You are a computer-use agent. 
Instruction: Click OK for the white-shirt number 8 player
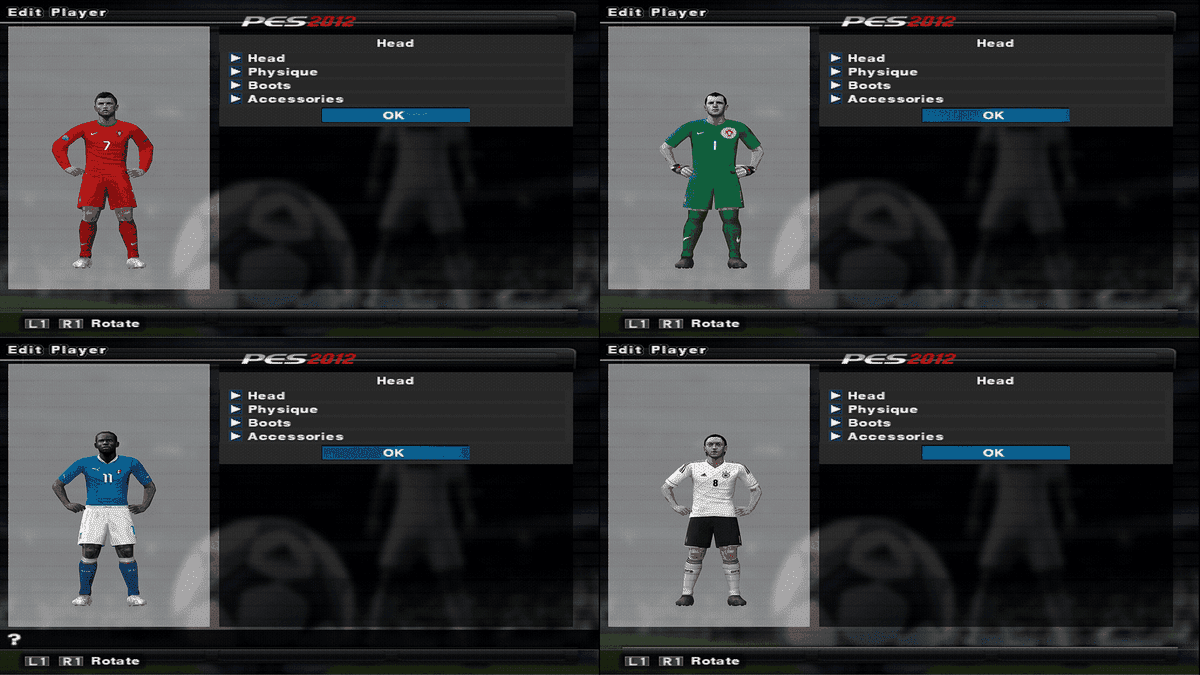[995, 453]
